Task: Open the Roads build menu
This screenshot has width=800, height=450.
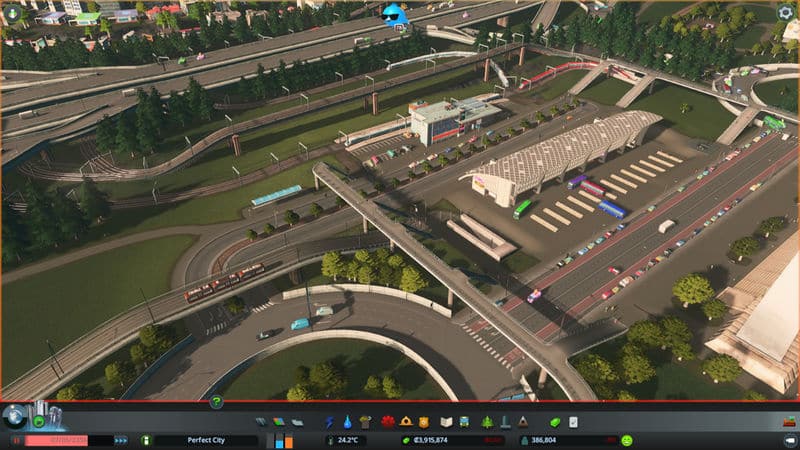Action: (x=260, y=422)
